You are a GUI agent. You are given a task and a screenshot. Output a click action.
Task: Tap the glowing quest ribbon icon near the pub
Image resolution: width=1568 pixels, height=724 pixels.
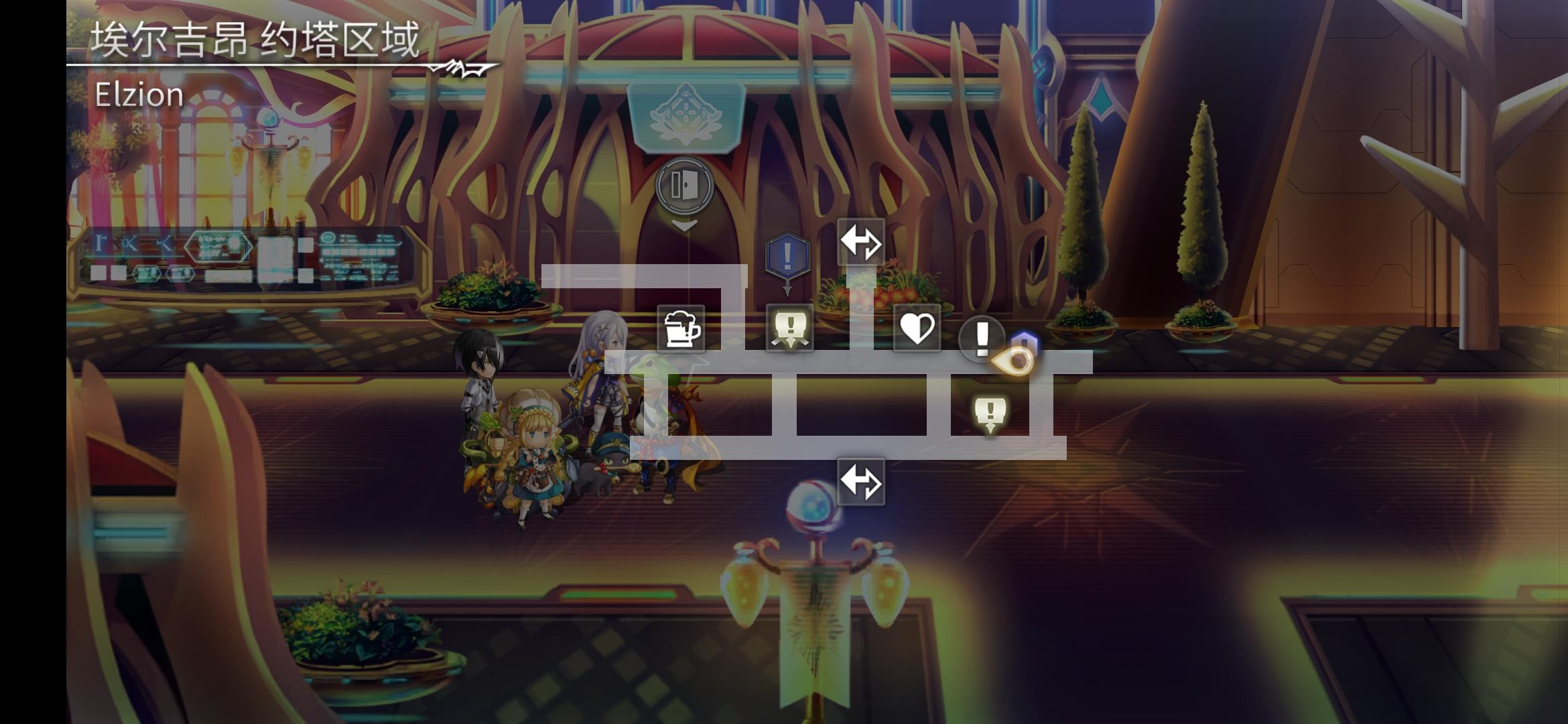pyautogui.click(x=789, y=328)
